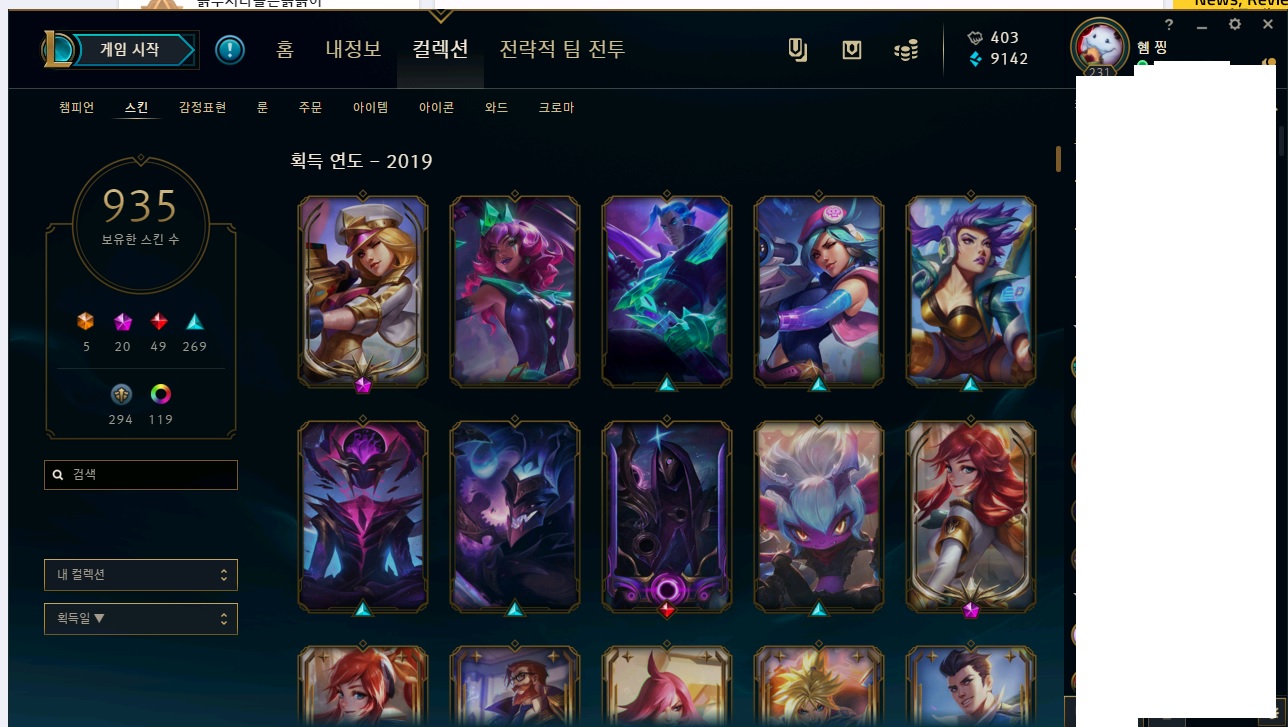1288x727 pixels.
Task: Open the 획득일 sort dropdown
Action: click(x=140, y=617)
